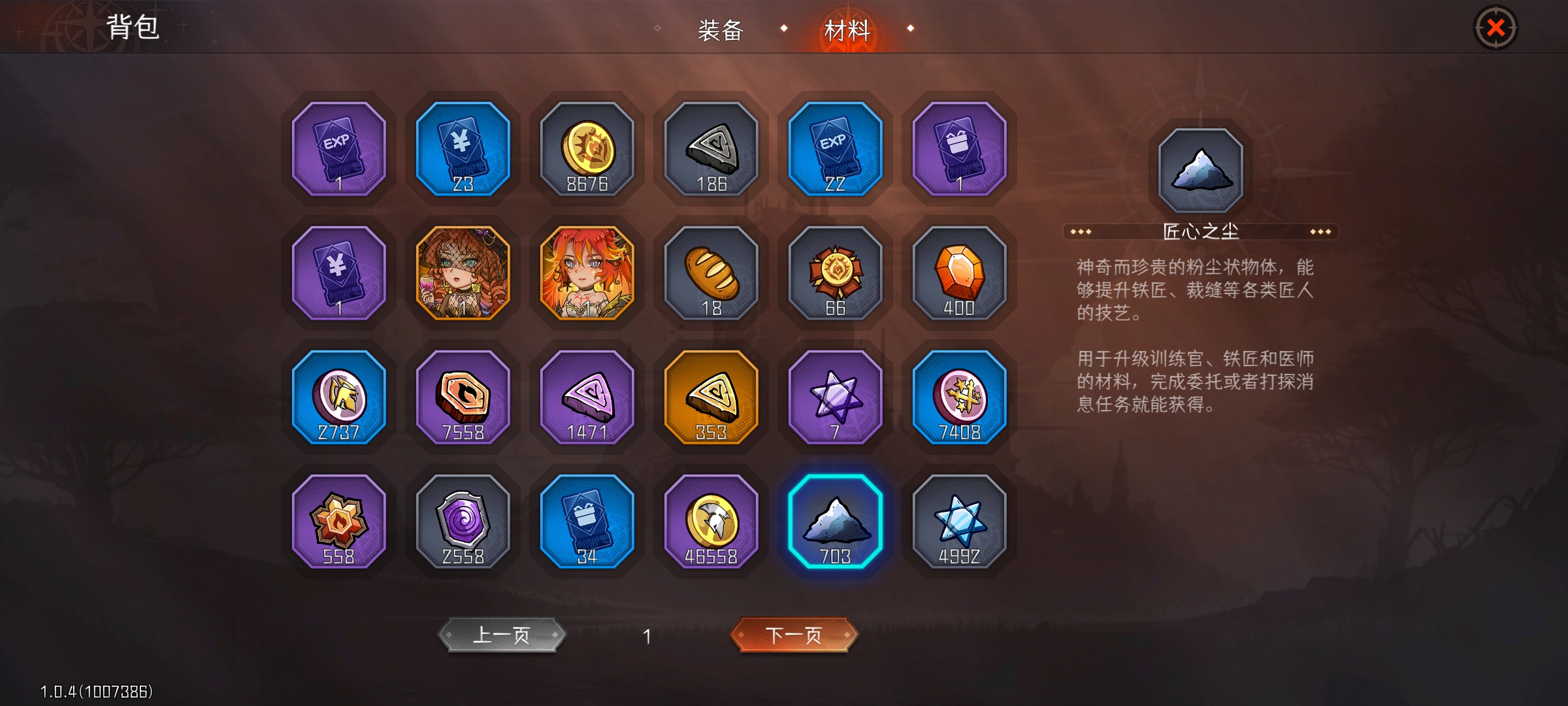Image resolution: width=1568 pixels, height=706 pixels.
Task: Select the purple spiral shield stack of 2558
Action: click(463, 522)
